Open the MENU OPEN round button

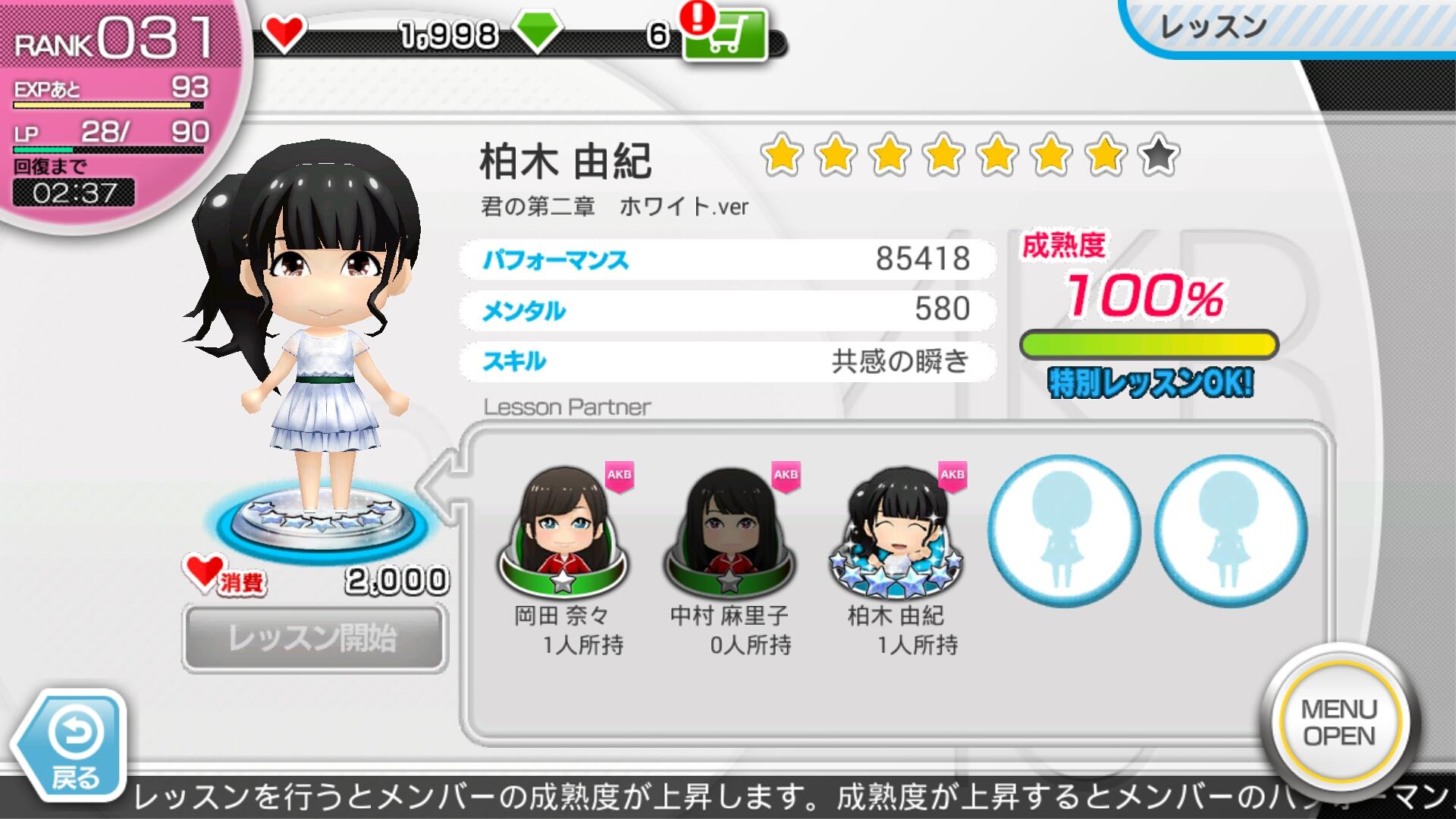click(x=1338, y=722)
